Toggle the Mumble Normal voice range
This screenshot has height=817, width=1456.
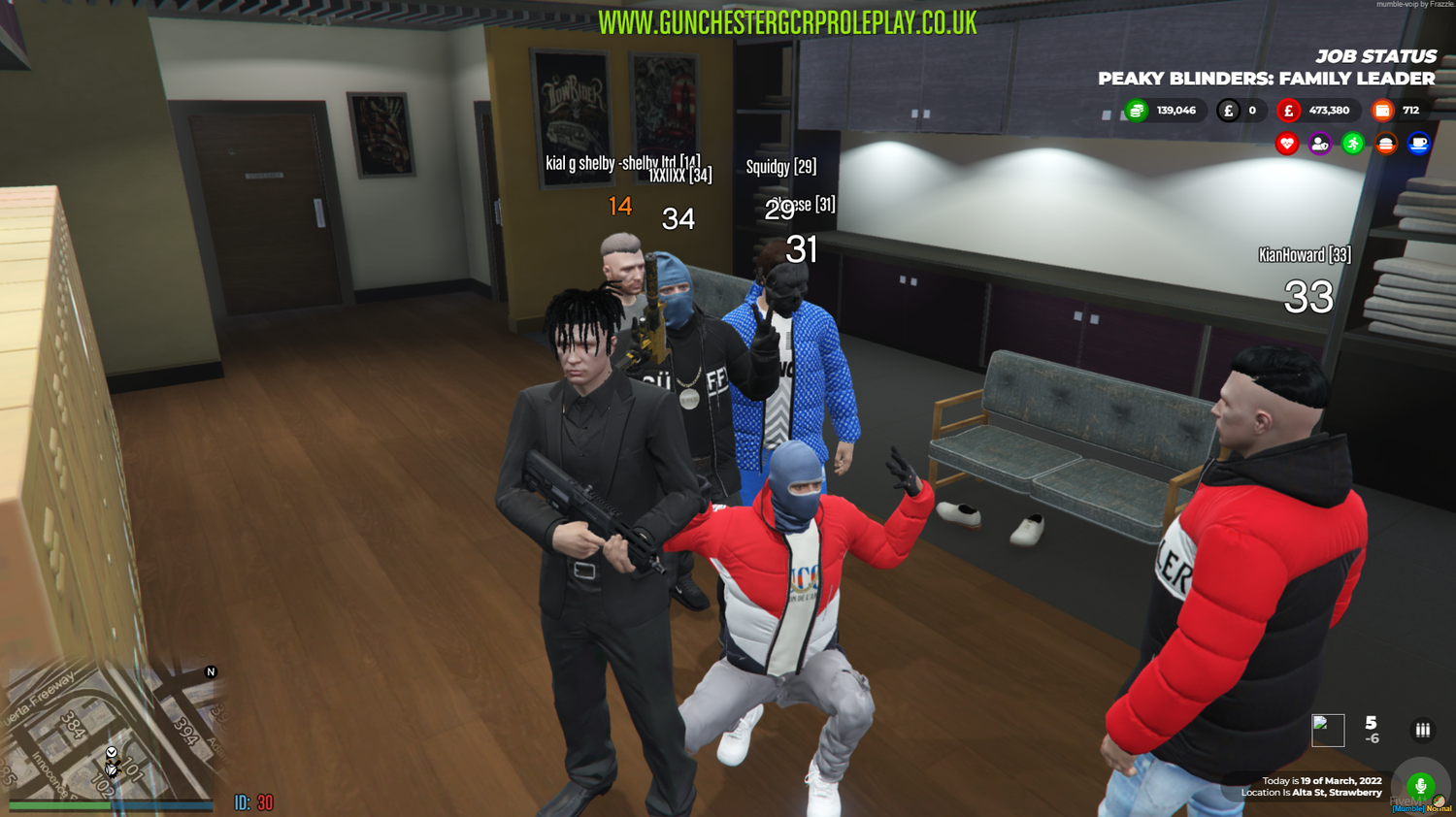[1420, 807]
